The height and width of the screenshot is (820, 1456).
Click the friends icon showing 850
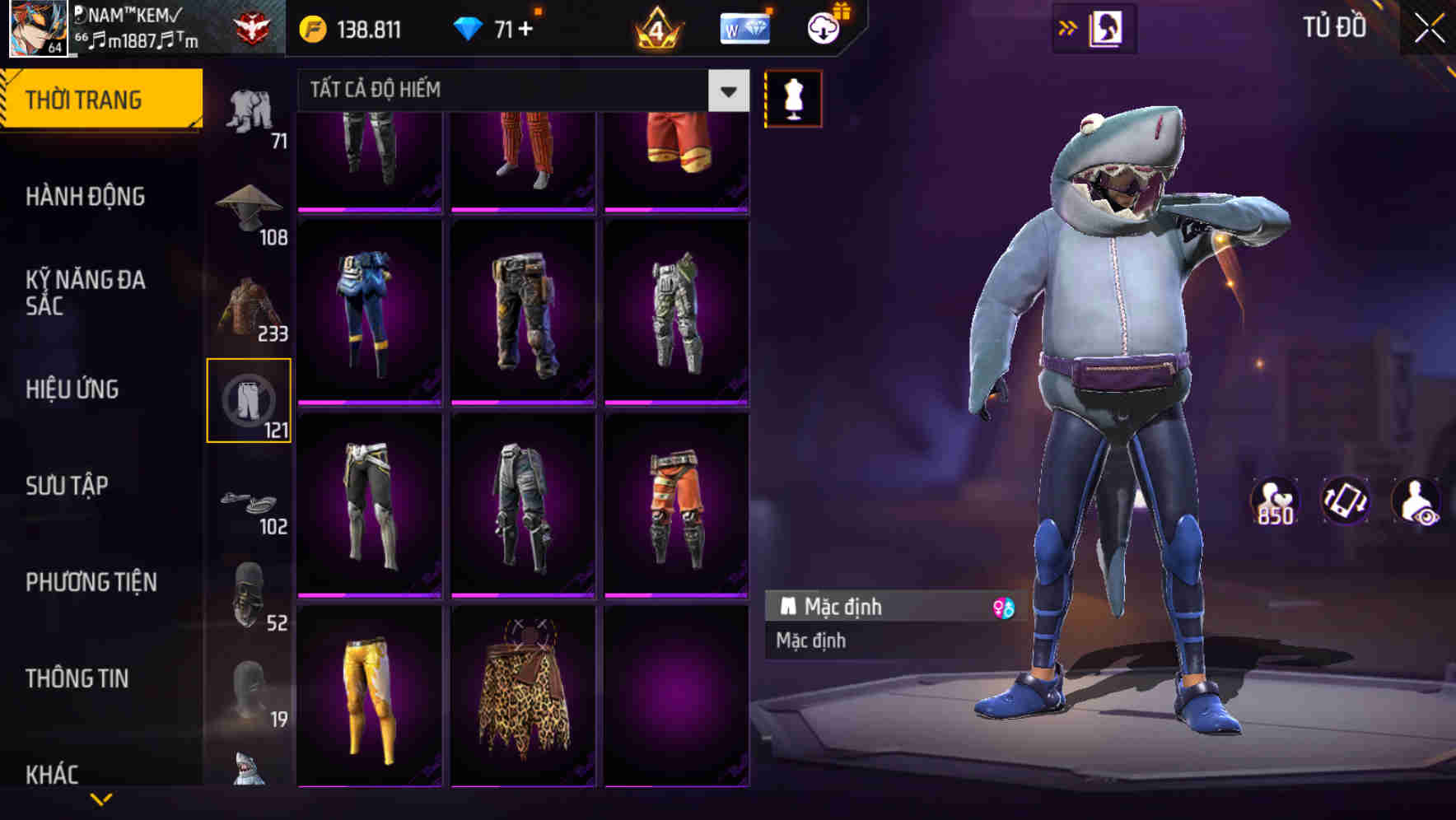[x=1274, y=501]
